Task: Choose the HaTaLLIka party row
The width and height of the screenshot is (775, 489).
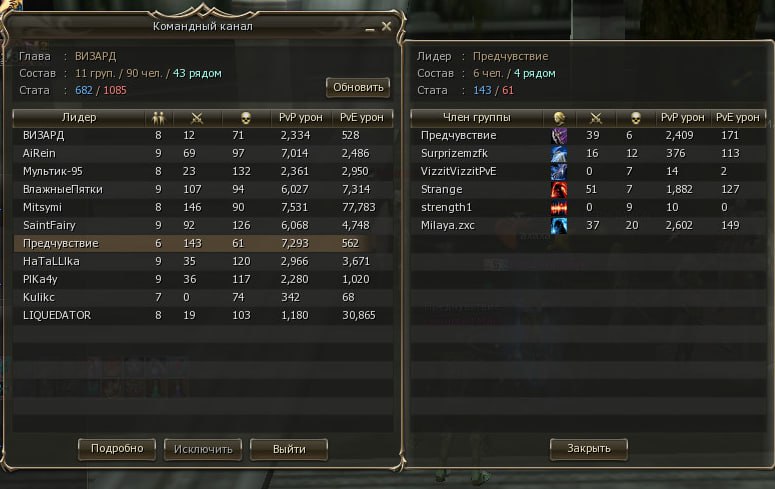Action: pos(200,261)
